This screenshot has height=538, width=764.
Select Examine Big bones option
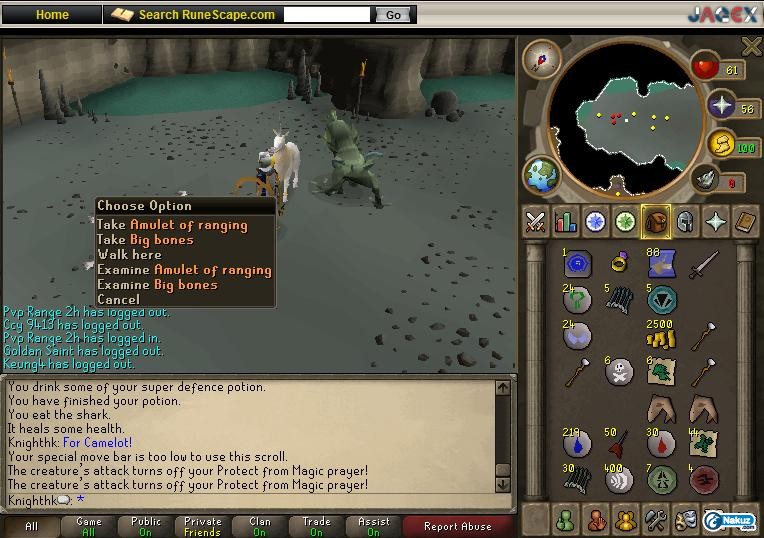pyautogui.click(x=157, y=285)
